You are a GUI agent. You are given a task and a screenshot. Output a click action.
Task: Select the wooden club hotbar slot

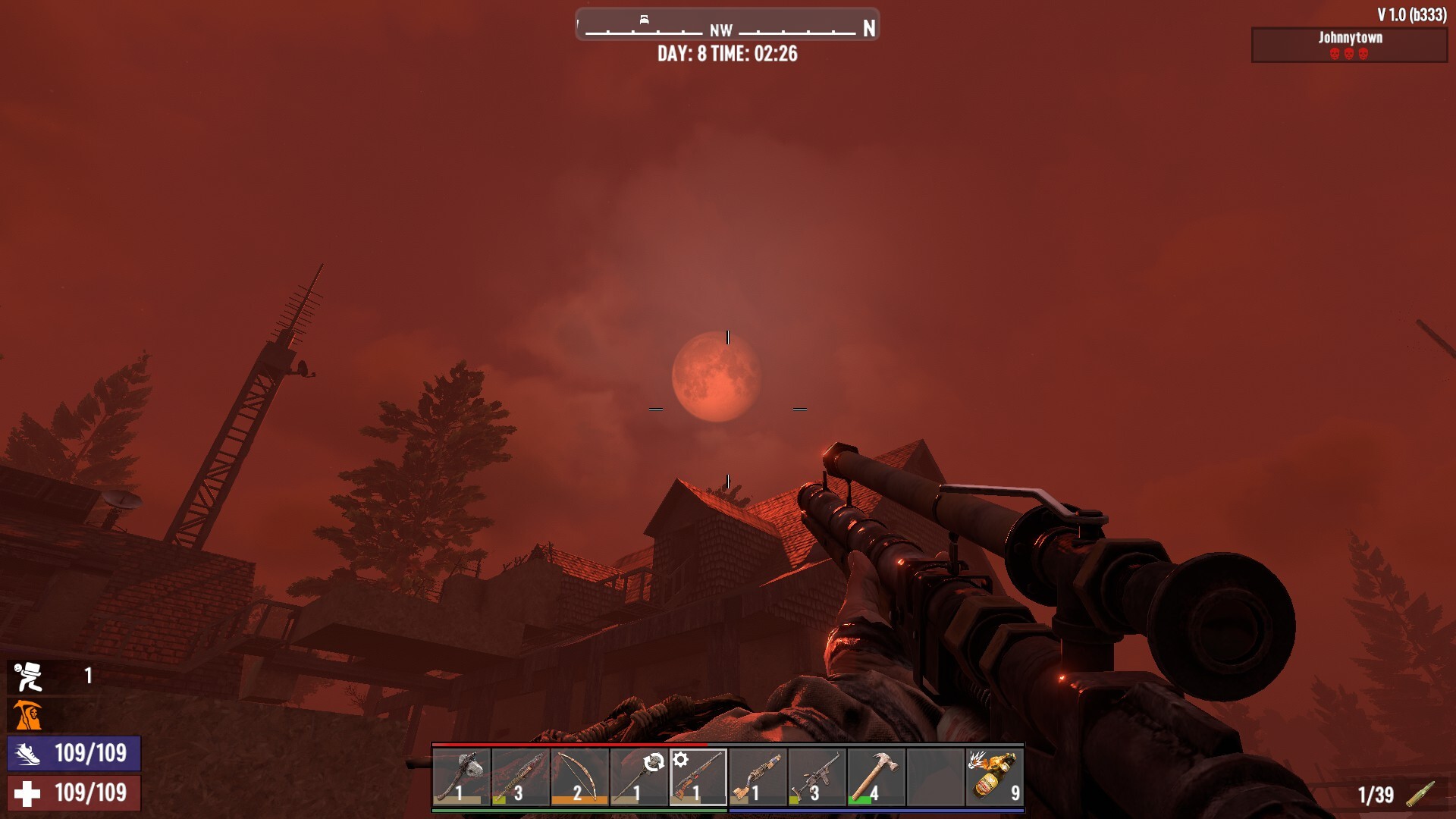[x=521, y=777]
